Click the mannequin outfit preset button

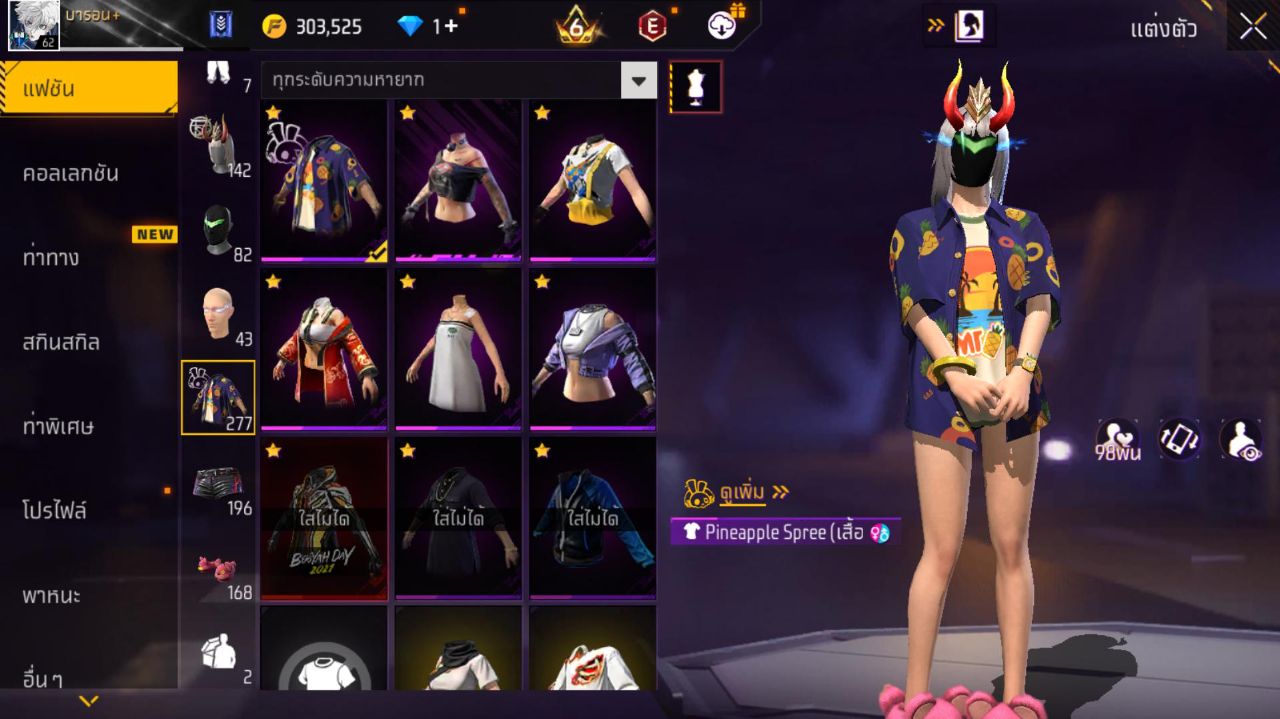(x=695, y=87)
